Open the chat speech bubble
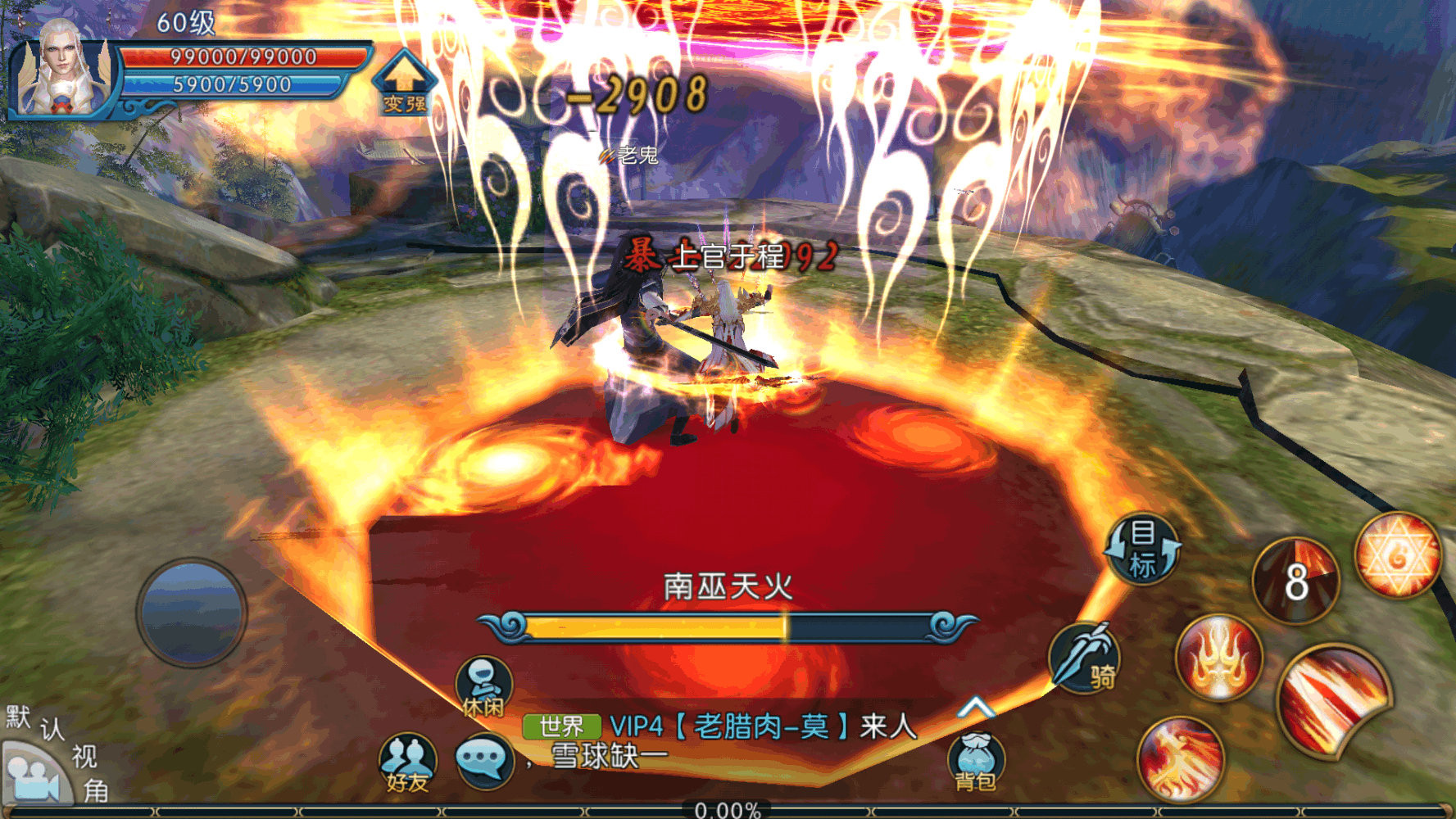Image resolution: width=1456 pixels, height=819 pixels. pyautogui.click(x=483, y=761)
